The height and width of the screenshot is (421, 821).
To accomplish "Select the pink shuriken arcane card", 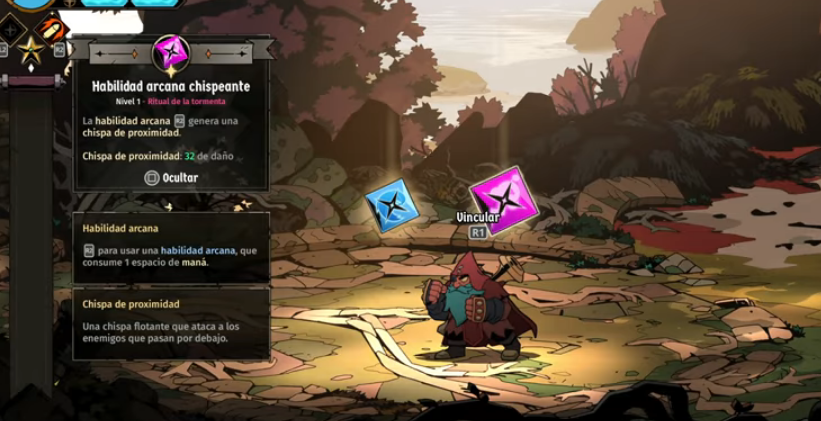I will click(505, 198).
